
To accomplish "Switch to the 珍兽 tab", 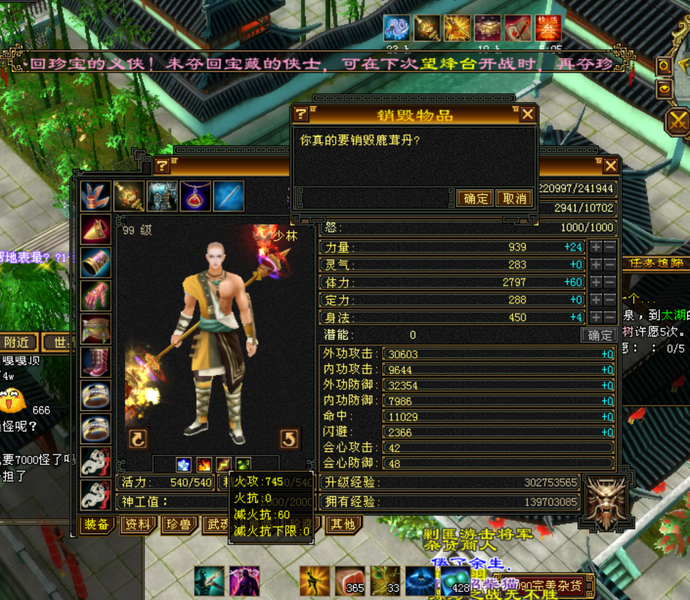I will (x=179, y=524).
